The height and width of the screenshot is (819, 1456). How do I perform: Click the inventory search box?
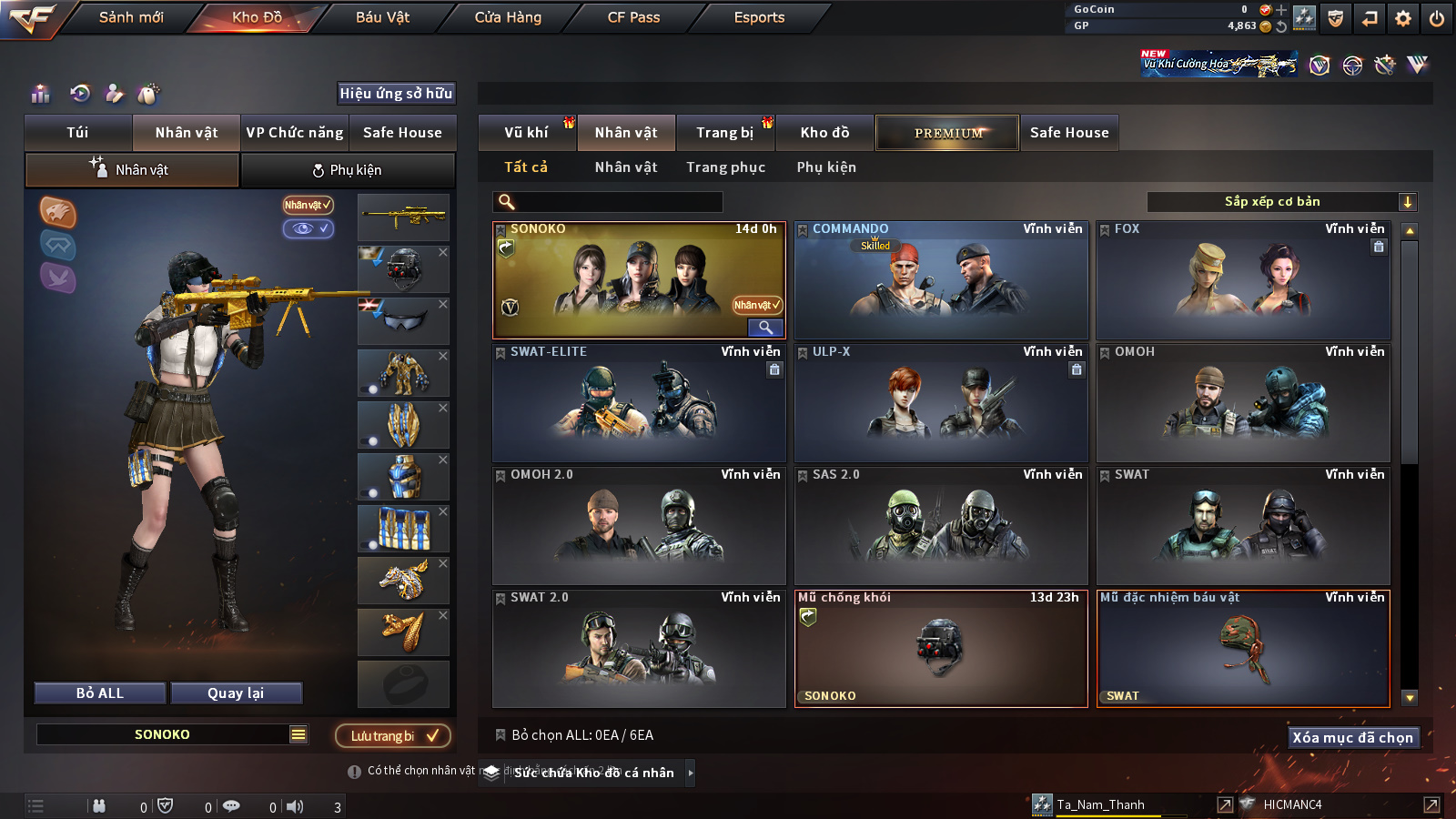pyautogui.click(x=608, y=202)
